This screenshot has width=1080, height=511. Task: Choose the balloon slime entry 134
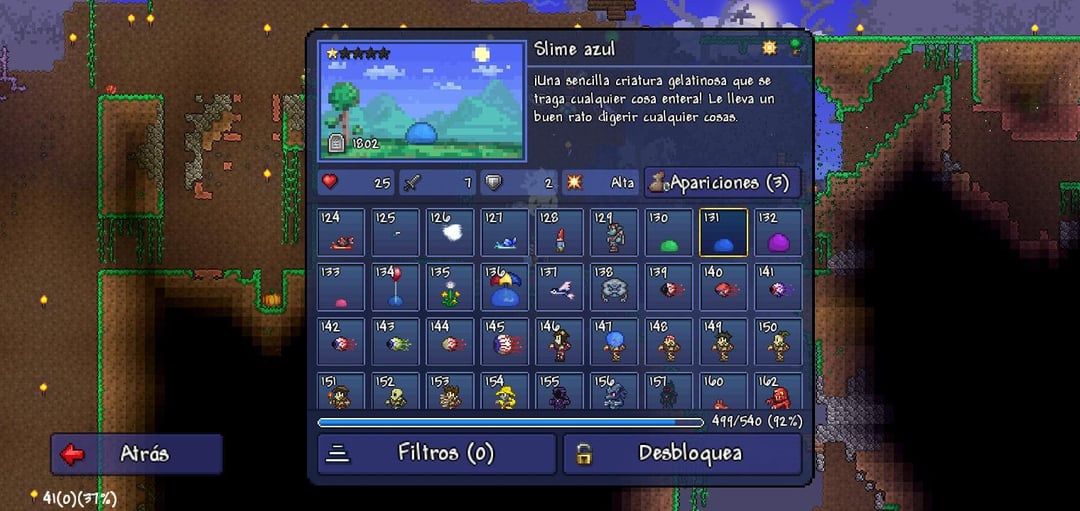(x=396, y=288)
